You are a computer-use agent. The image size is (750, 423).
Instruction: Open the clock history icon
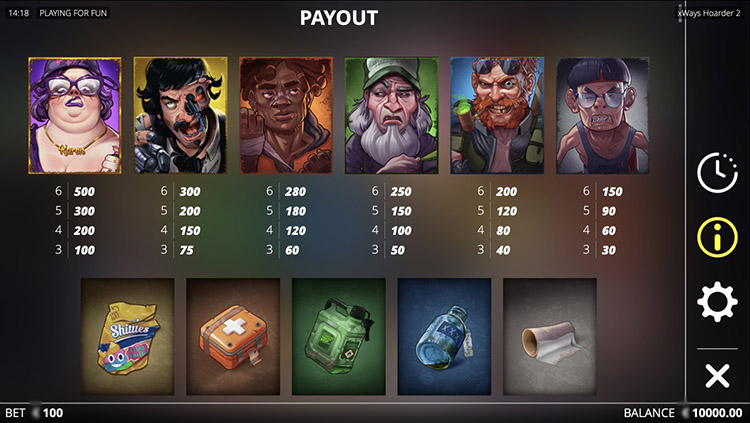click(716, 172)
